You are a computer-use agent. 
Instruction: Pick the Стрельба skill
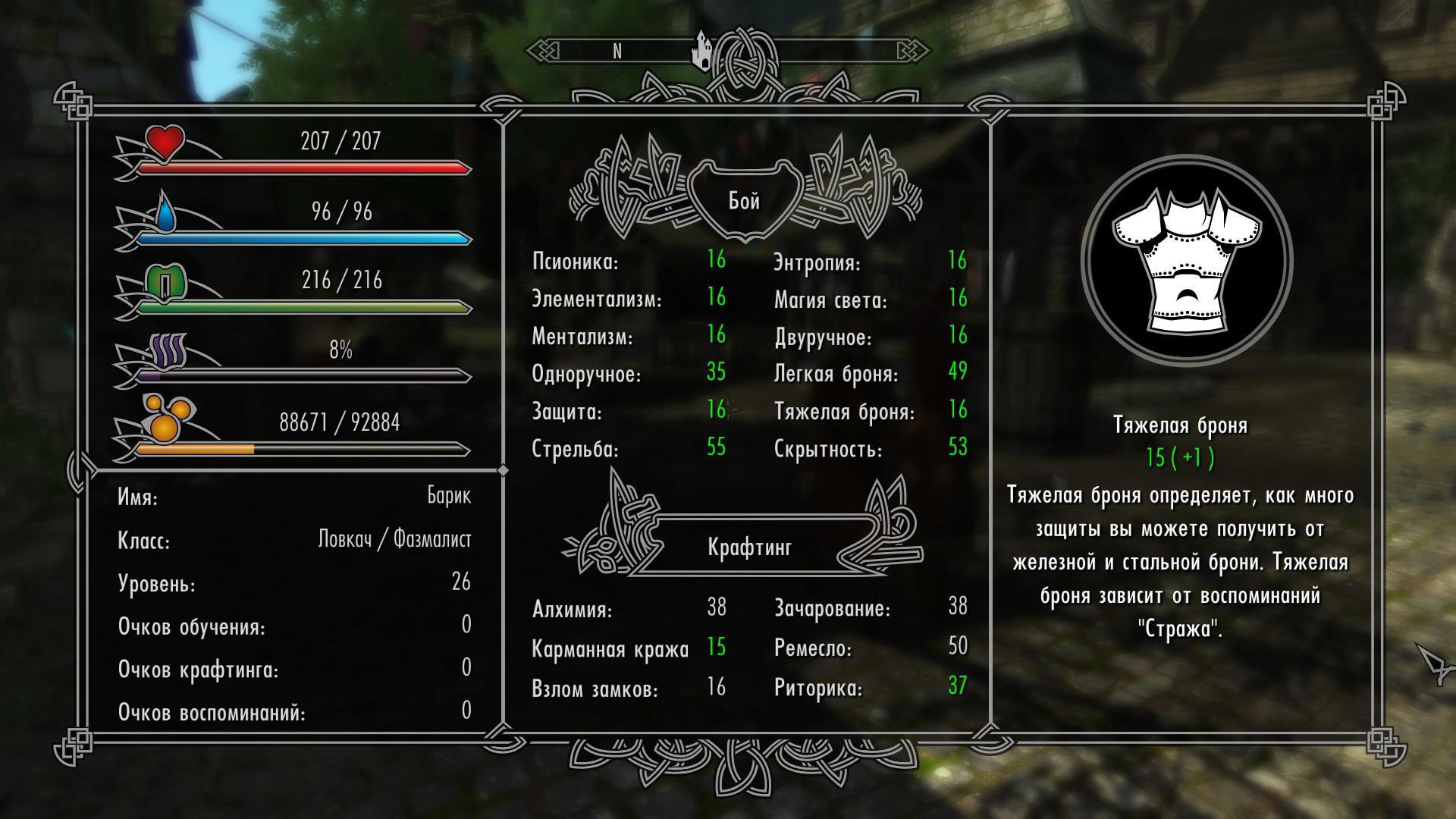click(576, 449)
